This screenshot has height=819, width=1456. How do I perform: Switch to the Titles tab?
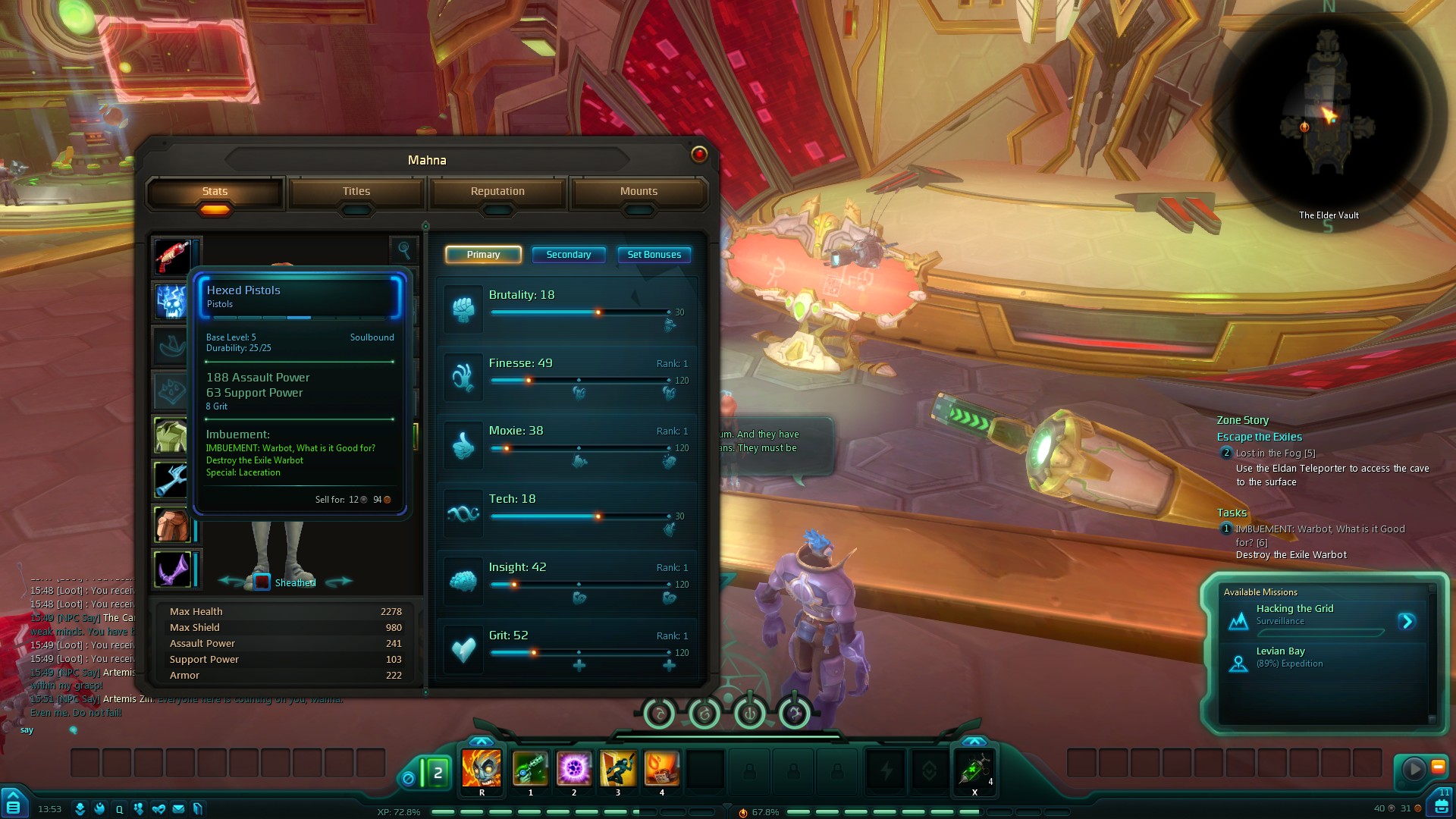pos(356,192)
